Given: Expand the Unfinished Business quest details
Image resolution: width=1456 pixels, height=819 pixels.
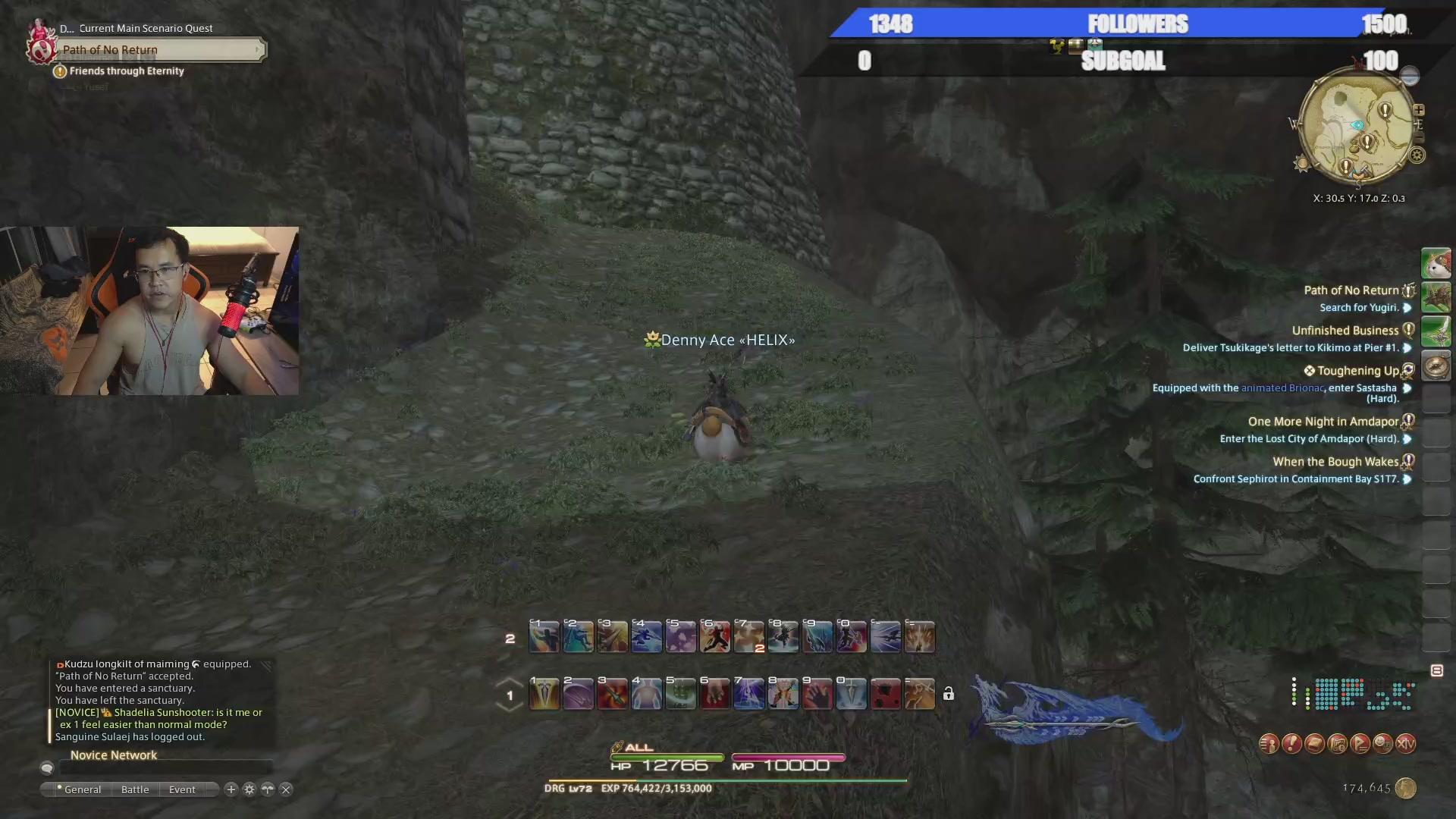Looking at the screenshot, I should [1409, 349].
